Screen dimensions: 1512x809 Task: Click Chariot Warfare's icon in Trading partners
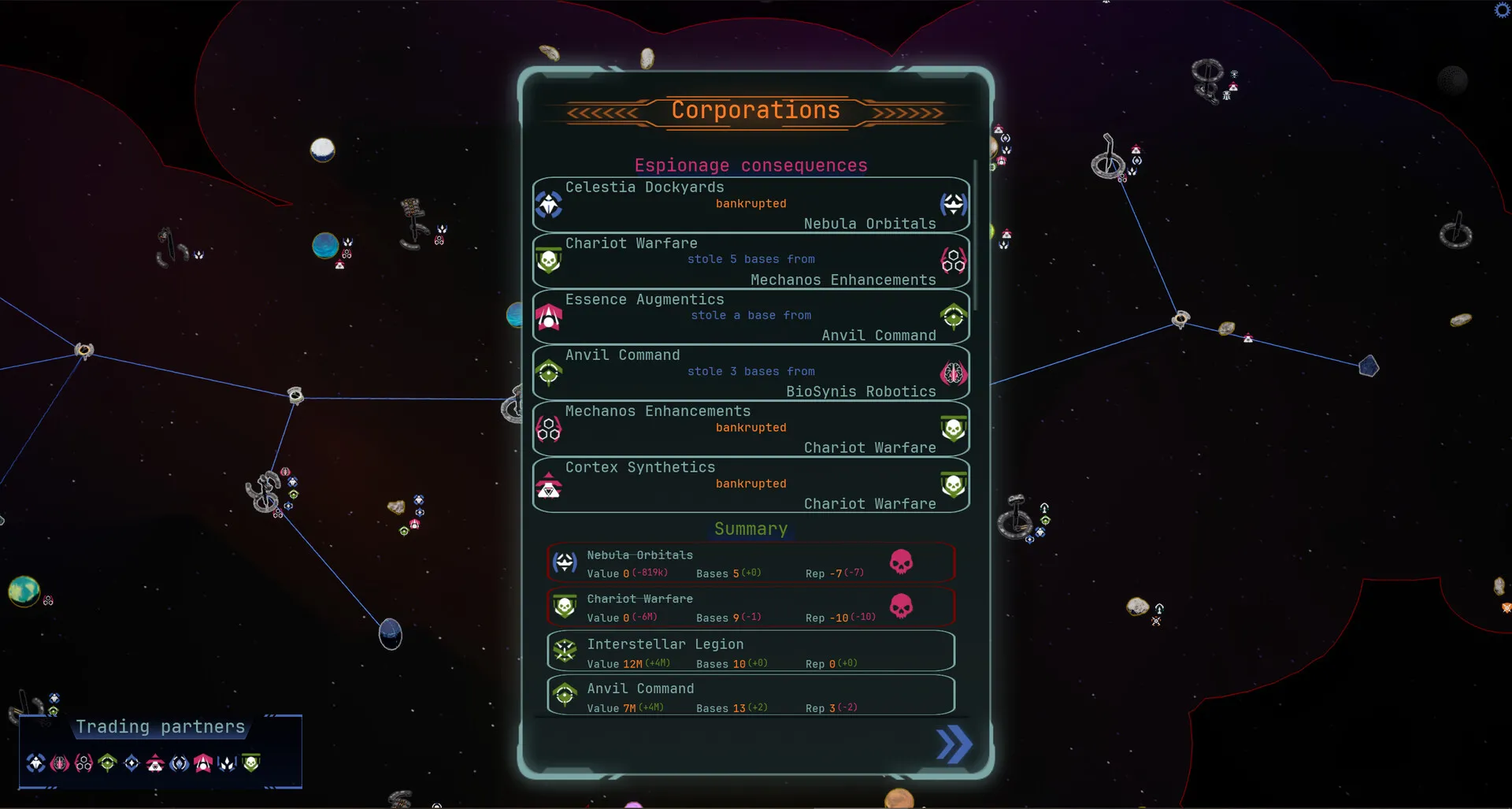[x=251, y=763]
